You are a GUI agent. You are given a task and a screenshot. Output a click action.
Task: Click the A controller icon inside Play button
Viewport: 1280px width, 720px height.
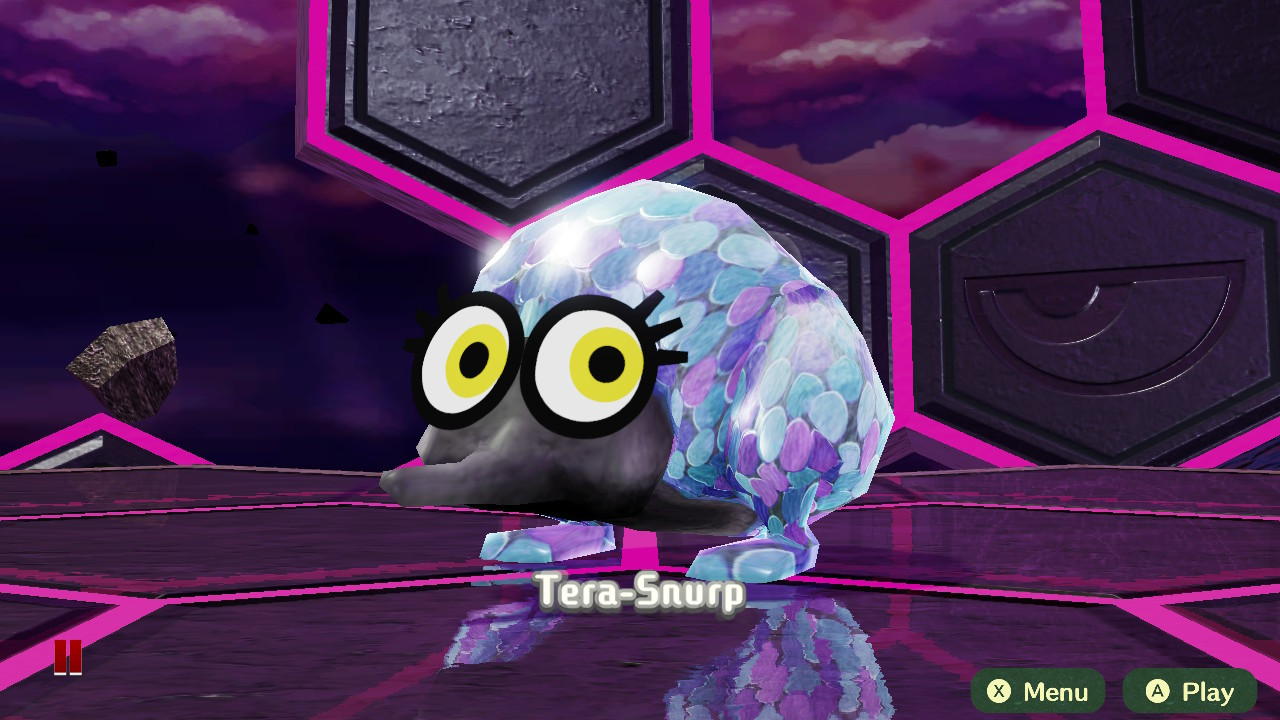(1157, 691)
